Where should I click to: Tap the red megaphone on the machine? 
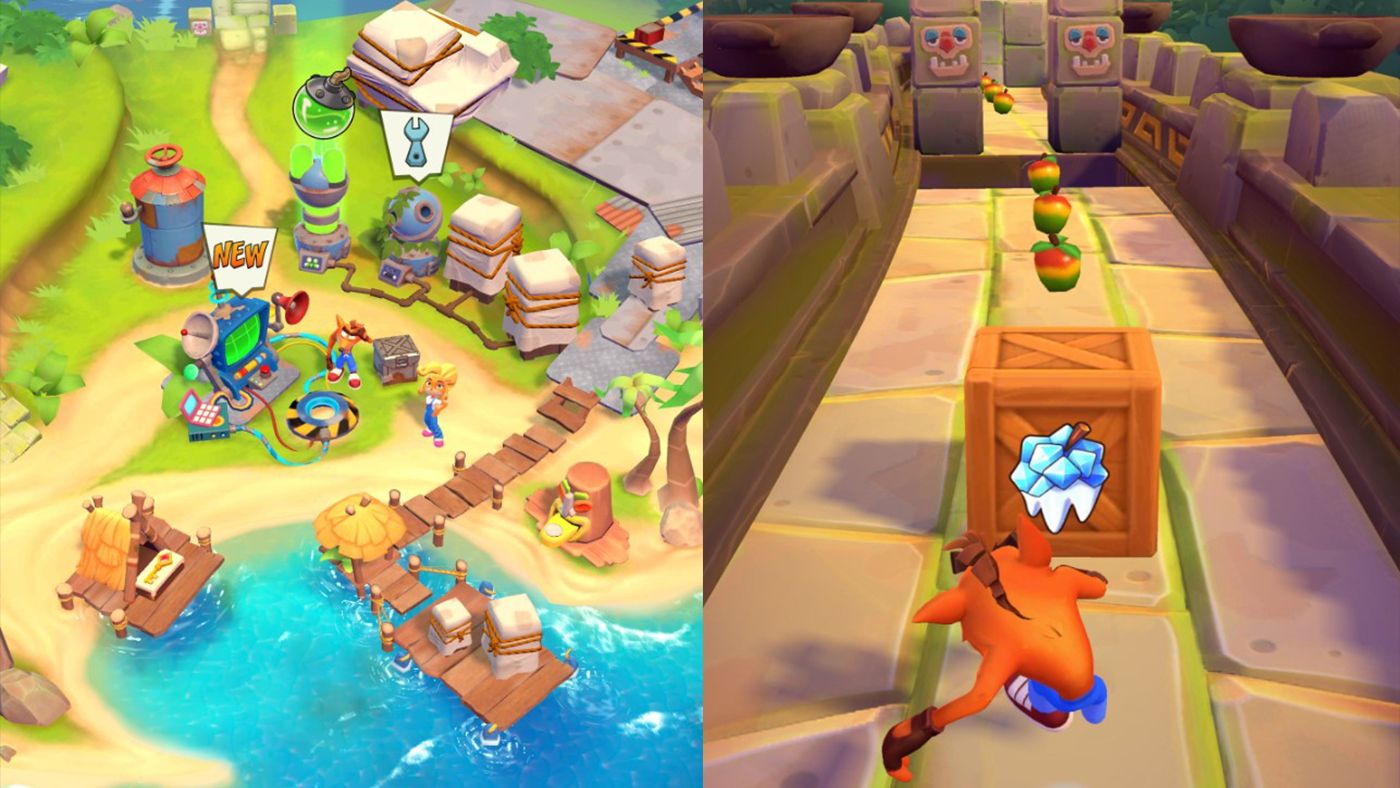coord(295,307)
